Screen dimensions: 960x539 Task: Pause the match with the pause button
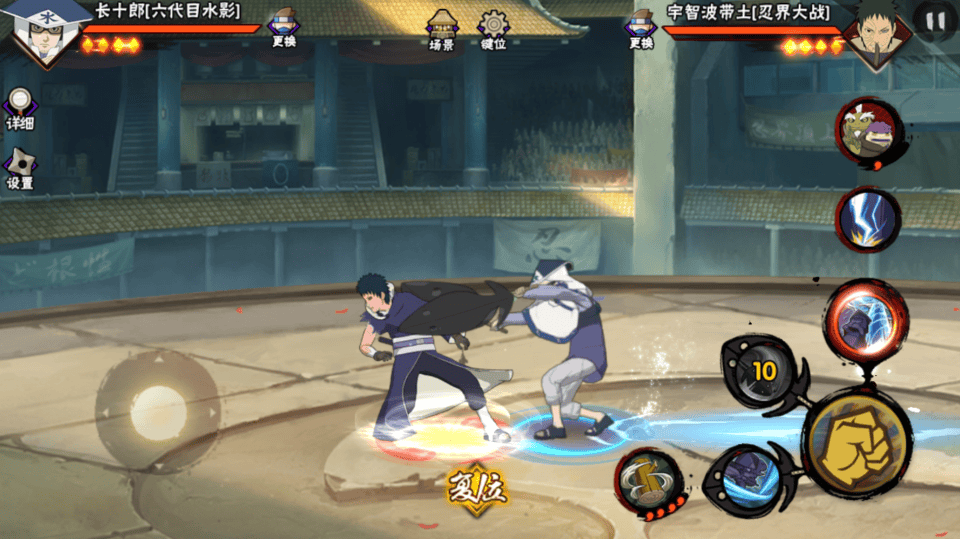point(935,20)
